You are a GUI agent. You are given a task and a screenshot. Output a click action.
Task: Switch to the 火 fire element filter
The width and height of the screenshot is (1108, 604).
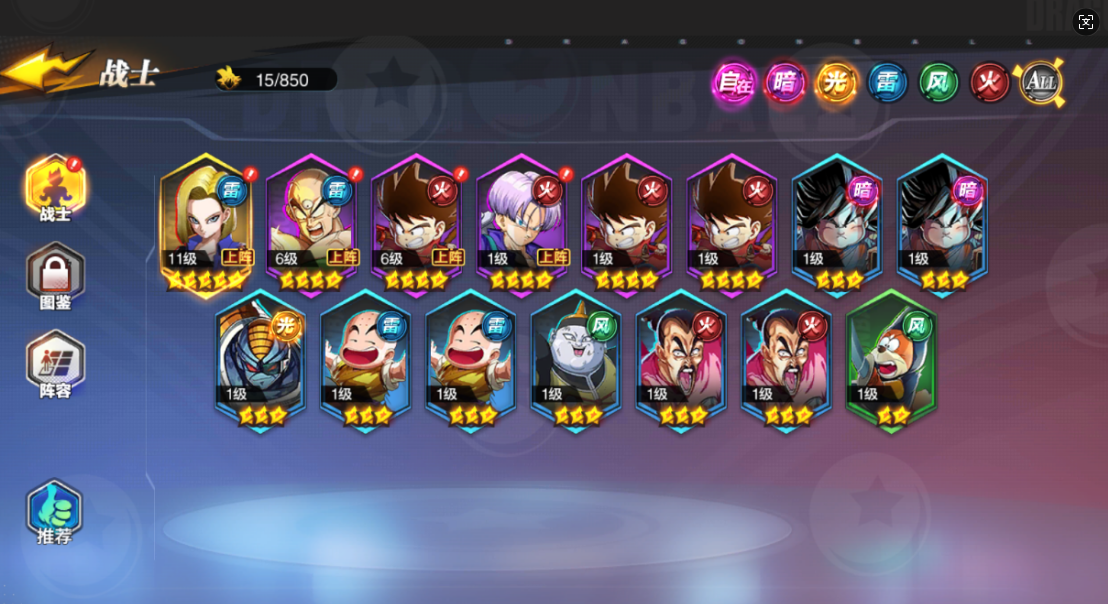[990, 83]
